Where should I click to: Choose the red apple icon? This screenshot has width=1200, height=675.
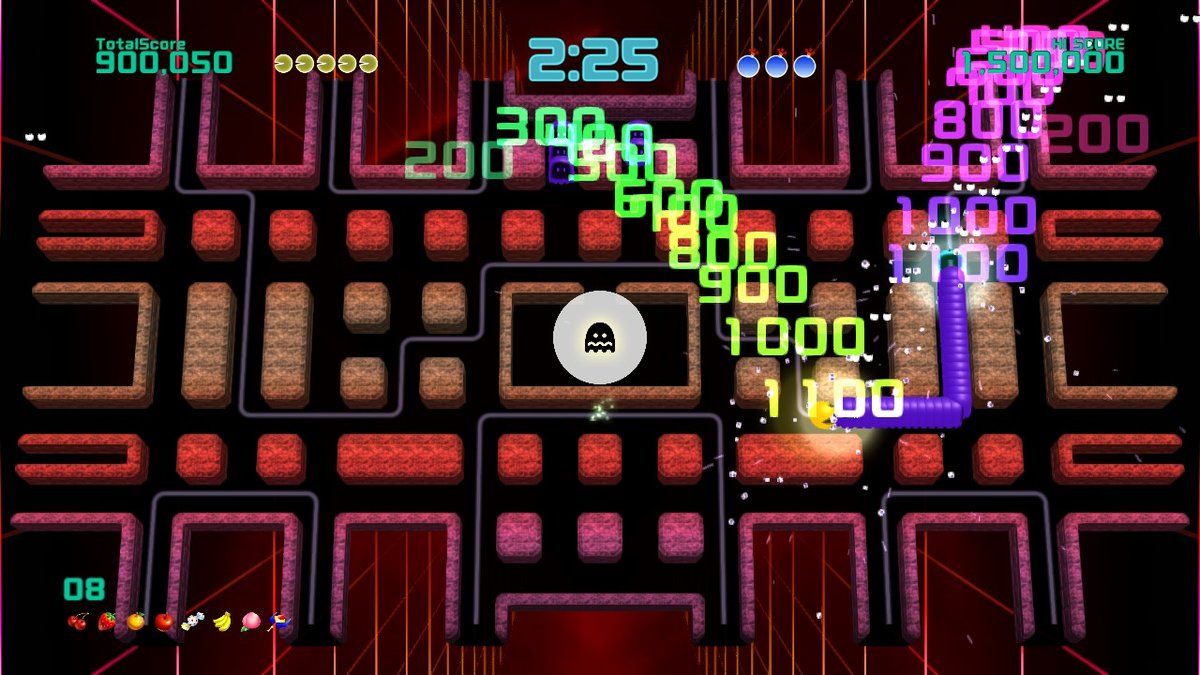[164, 622]
